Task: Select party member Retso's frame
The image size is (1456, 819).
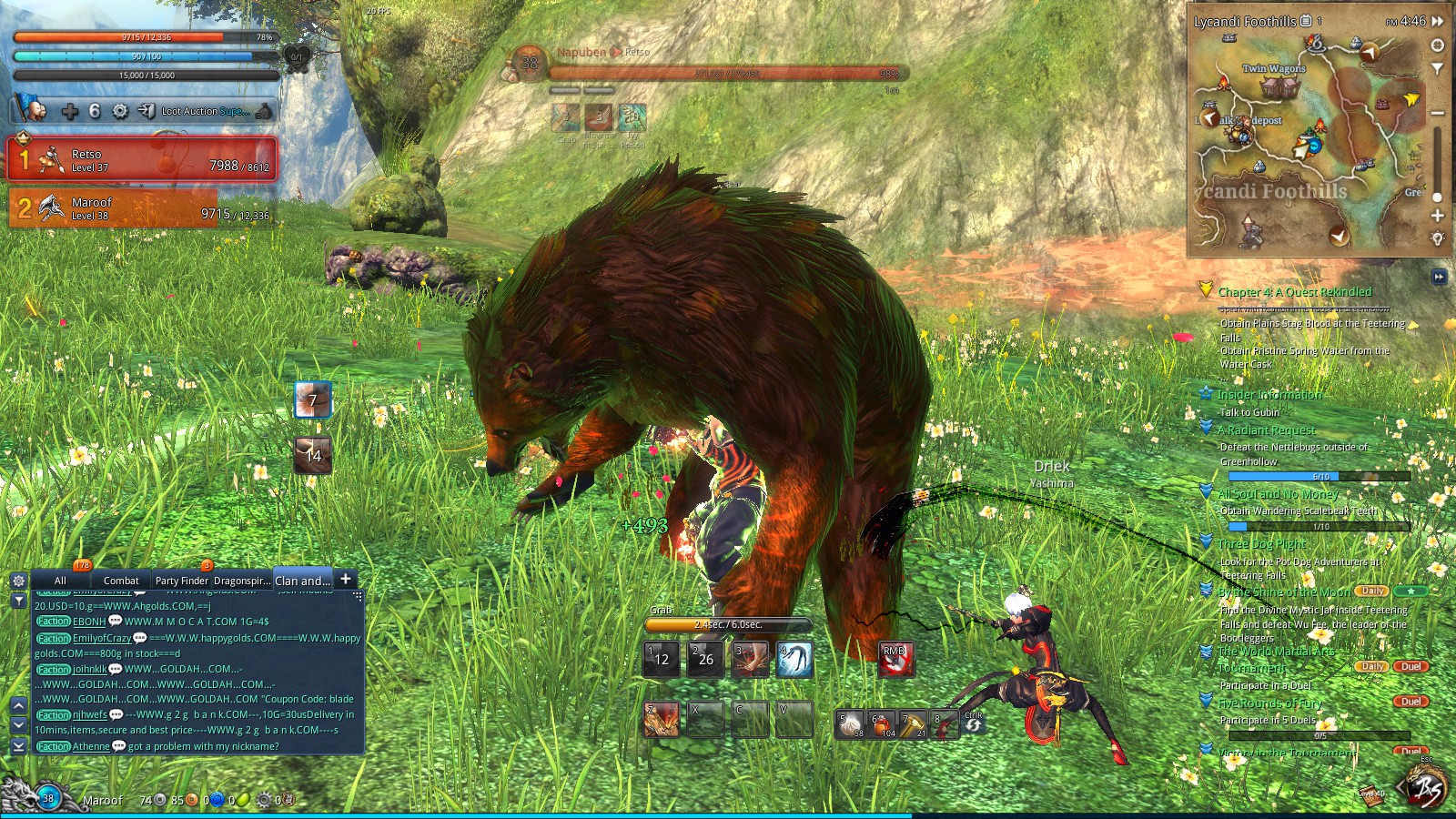Action: [142, 160]
